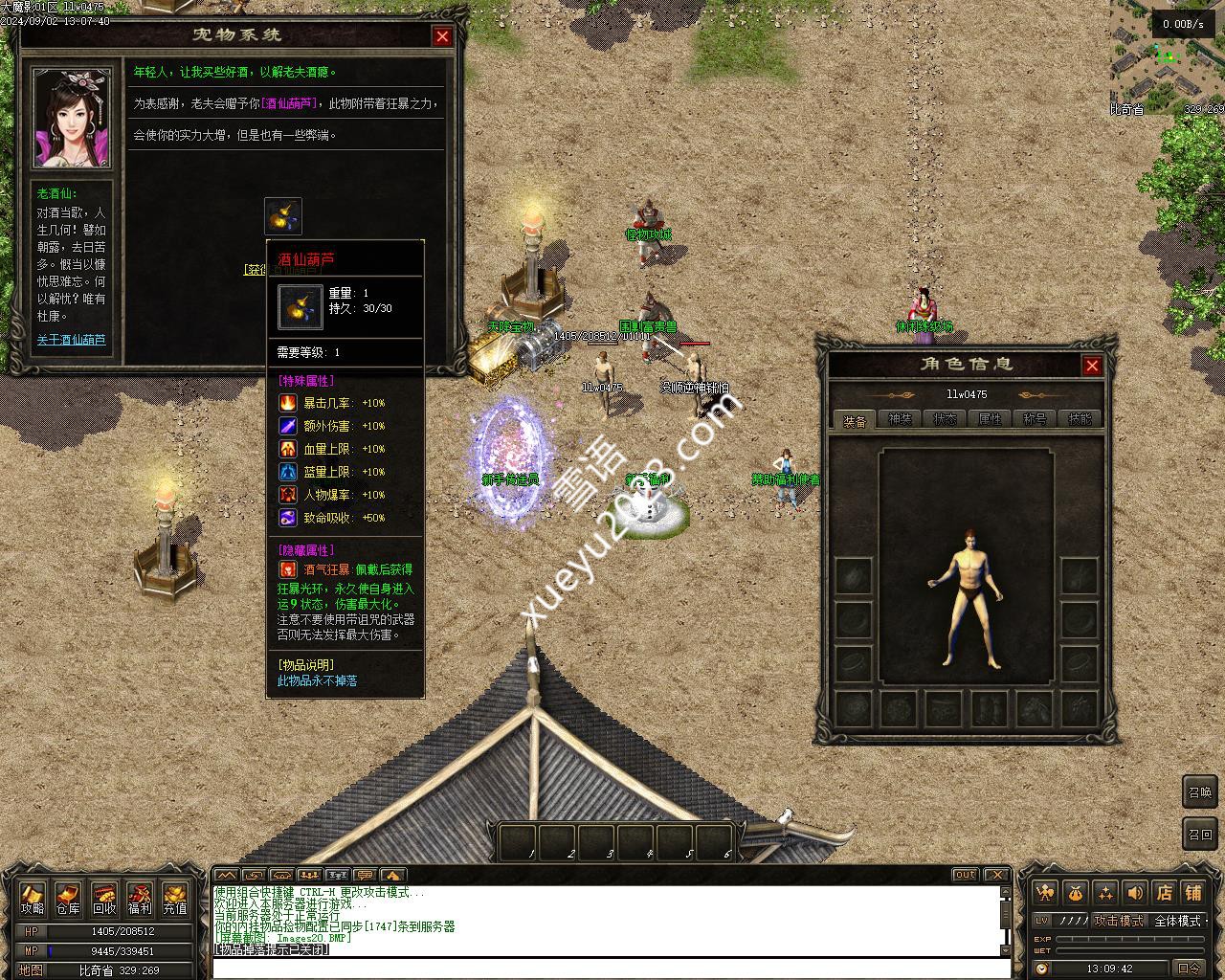Open the 属性 attributes tab

[x=990, y=419]
